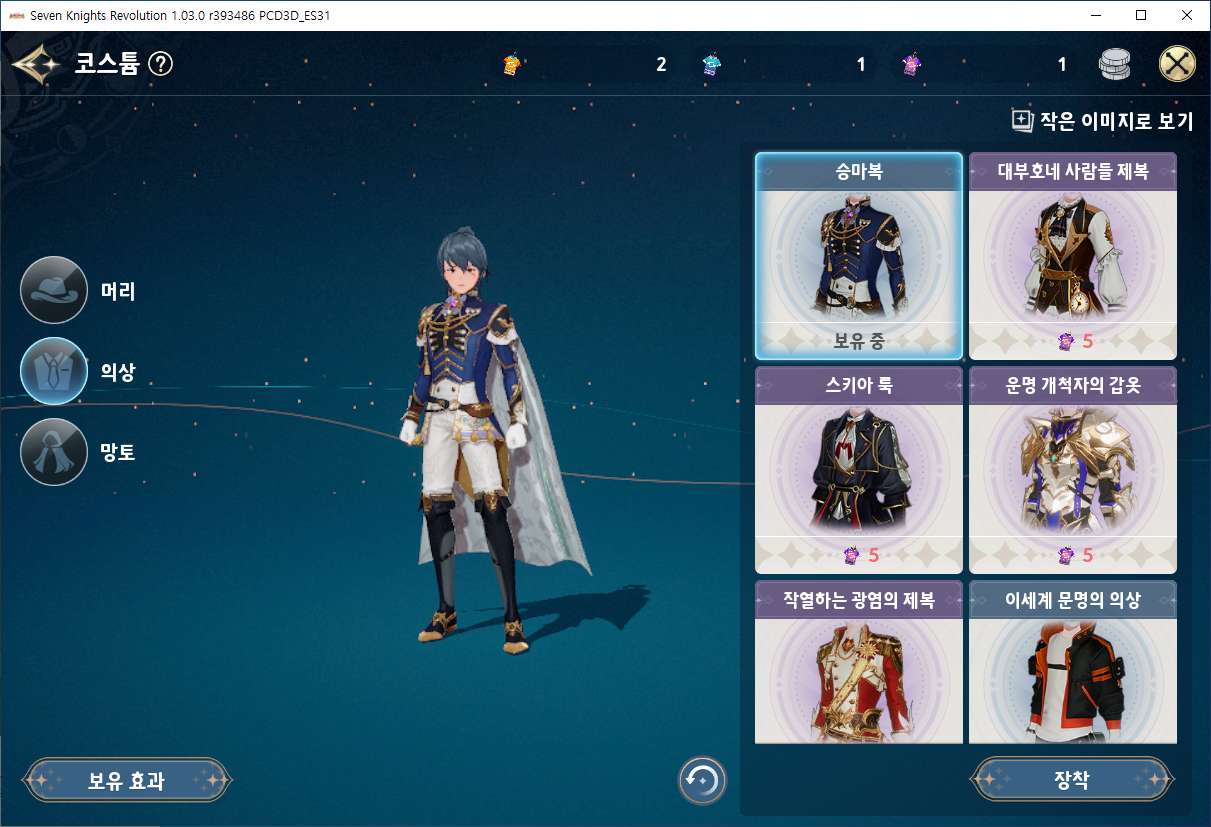The height and width of the screenshot is (827, 1211).
Task: Switch to the 머리 category
Action: [x=54, y=290]
